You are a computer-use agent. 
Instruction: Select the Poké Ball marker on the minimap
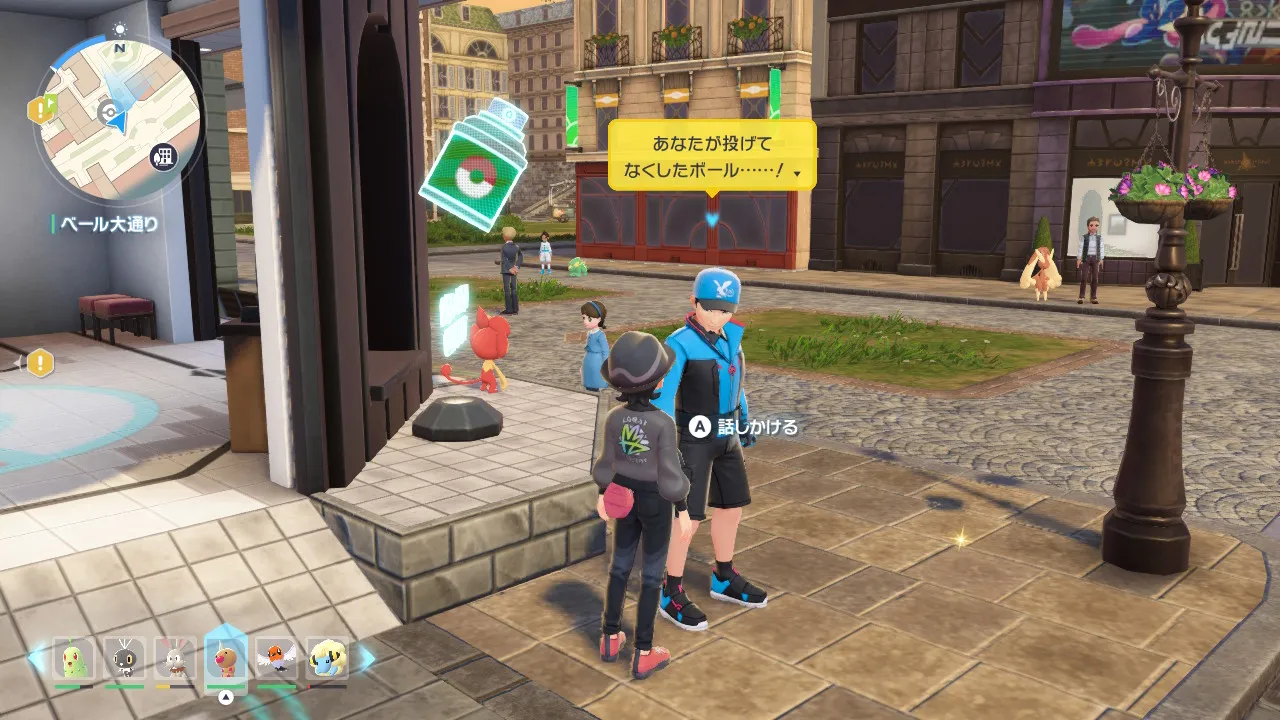106,110
